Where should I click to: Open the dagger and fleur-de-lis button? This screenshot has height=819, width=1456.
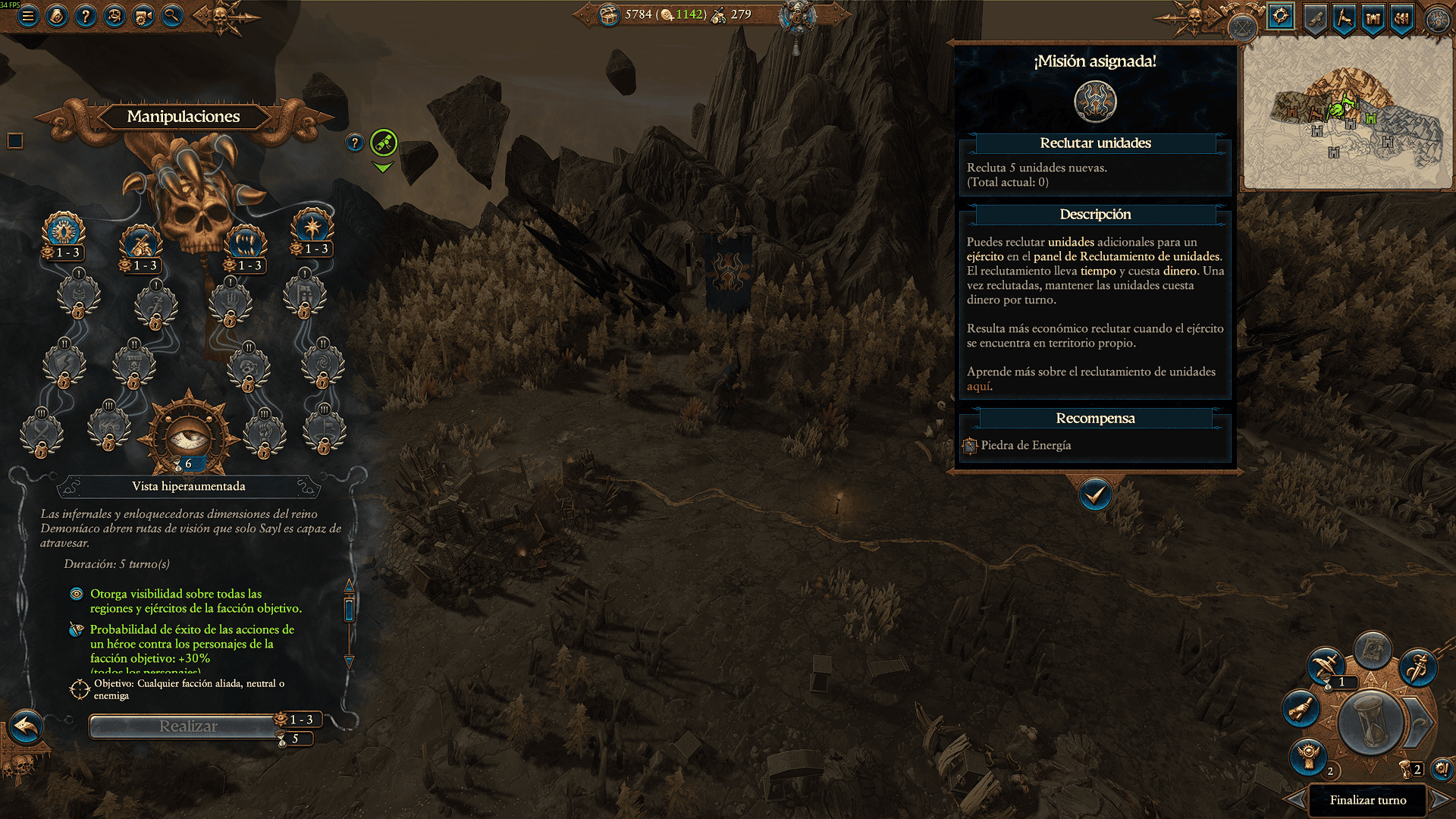coord(1417,667)
